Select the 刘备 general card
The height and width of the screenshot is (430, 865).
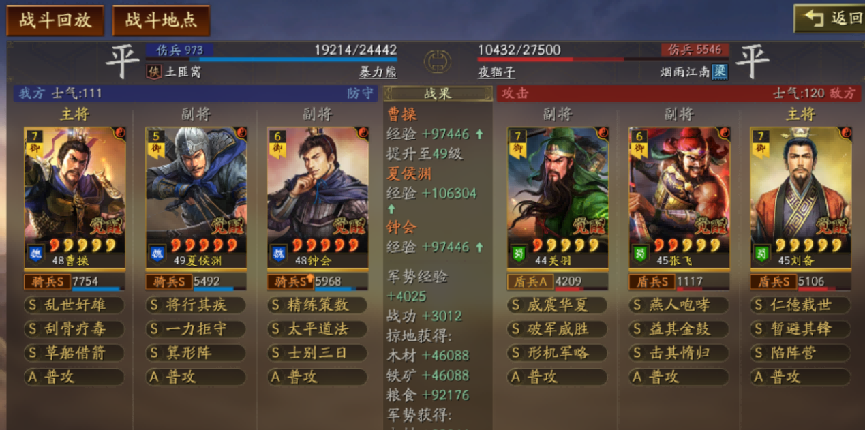click(800, 195)
